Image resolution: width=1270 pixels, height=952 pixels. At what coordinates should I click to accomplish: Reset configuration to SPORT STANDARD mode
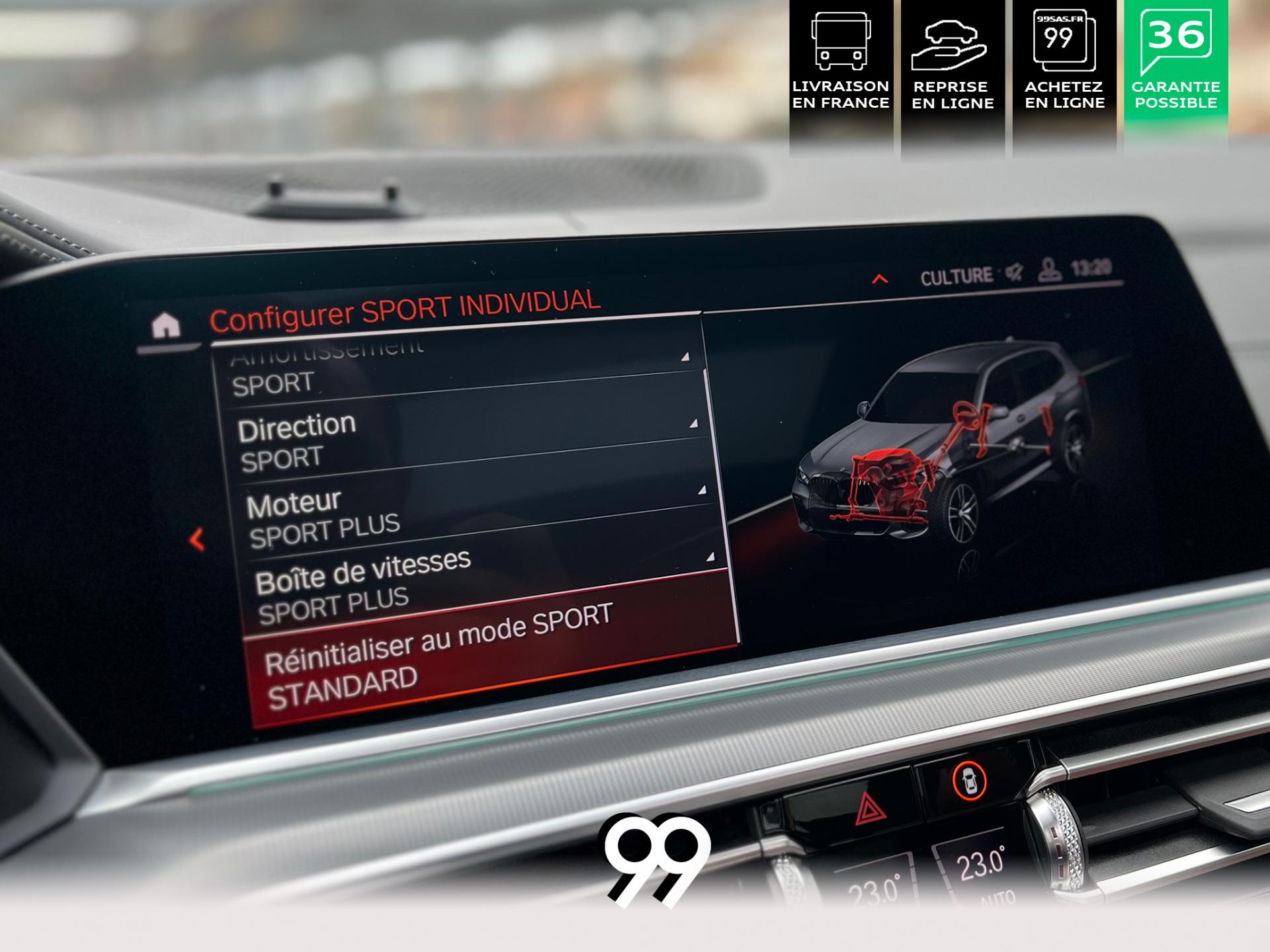tap(489, 654)
